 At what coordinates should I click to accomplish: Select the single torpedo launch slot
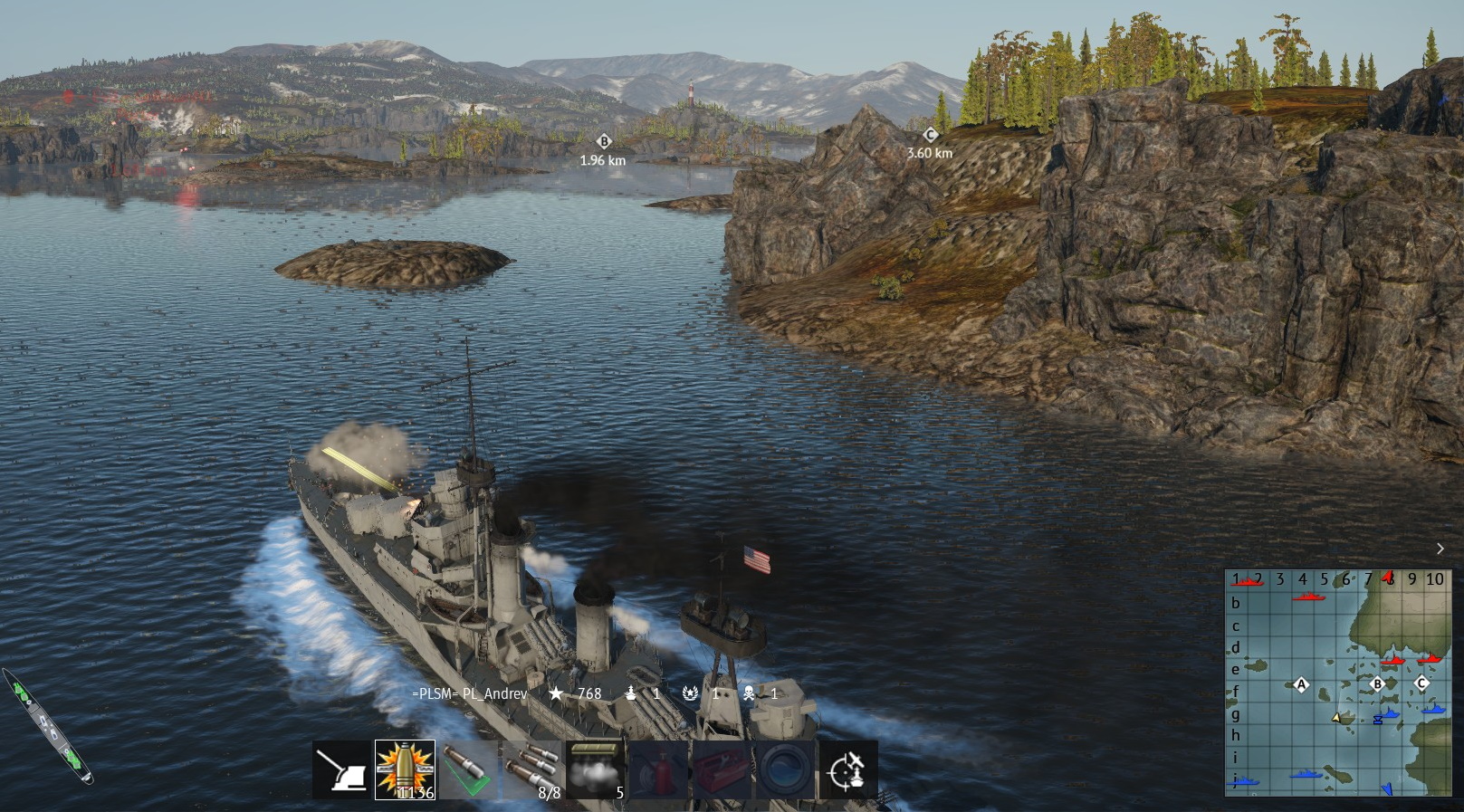coord(468,770)
